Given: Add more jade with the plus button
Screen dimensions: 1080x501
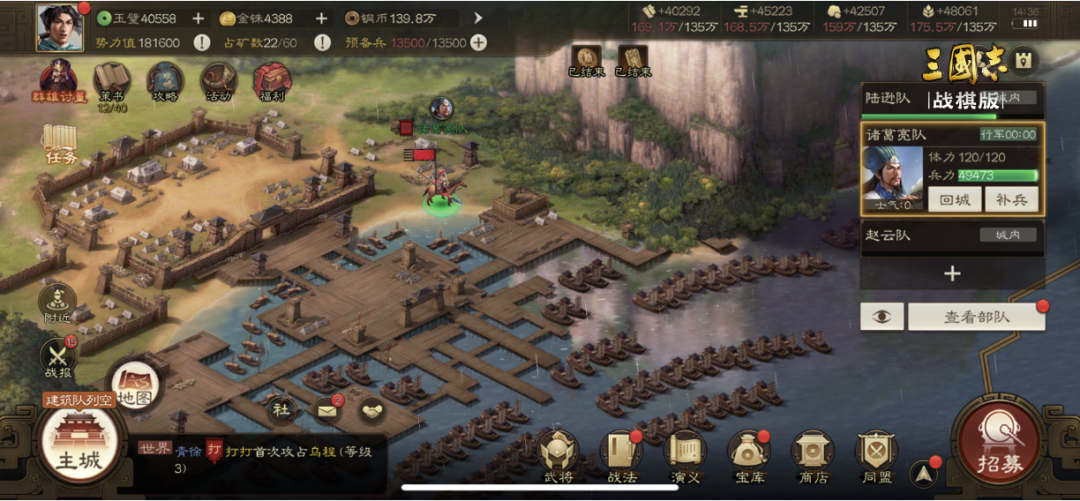Looking at the screenshot, I should pyautogui.click(x=198, y=18).
